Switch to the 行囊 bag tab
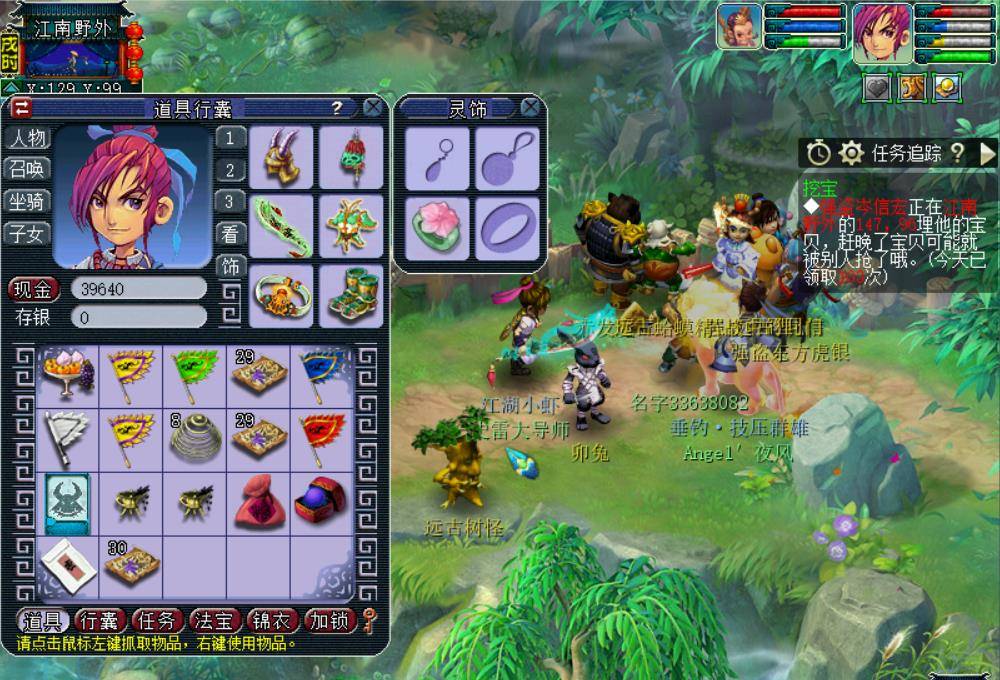The height and width of the screenshot is (680, 1000). [x=100, y=621]
